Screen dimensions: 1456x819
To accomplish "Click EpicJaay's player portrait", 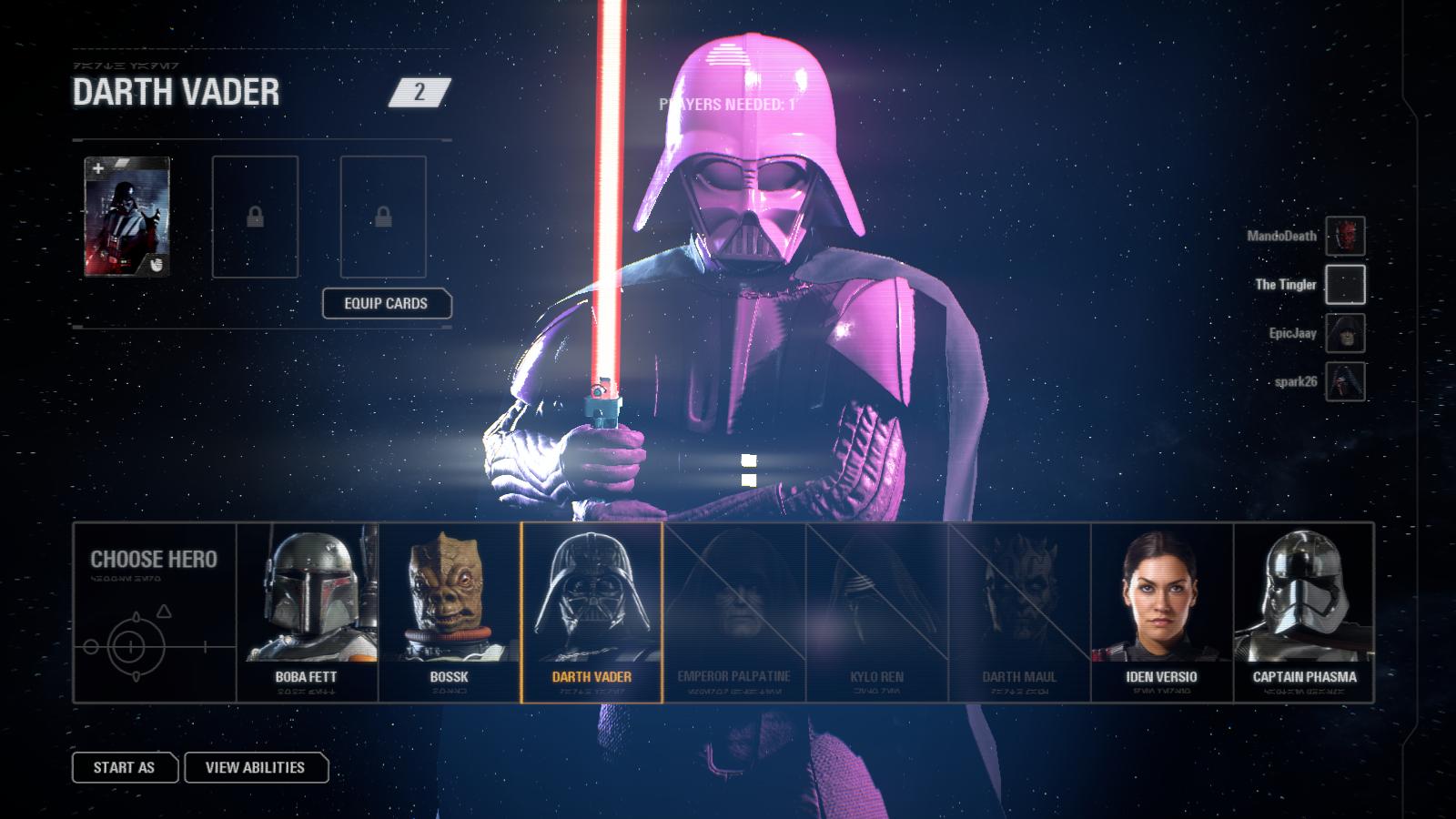I will click(x=1344, y=333).
